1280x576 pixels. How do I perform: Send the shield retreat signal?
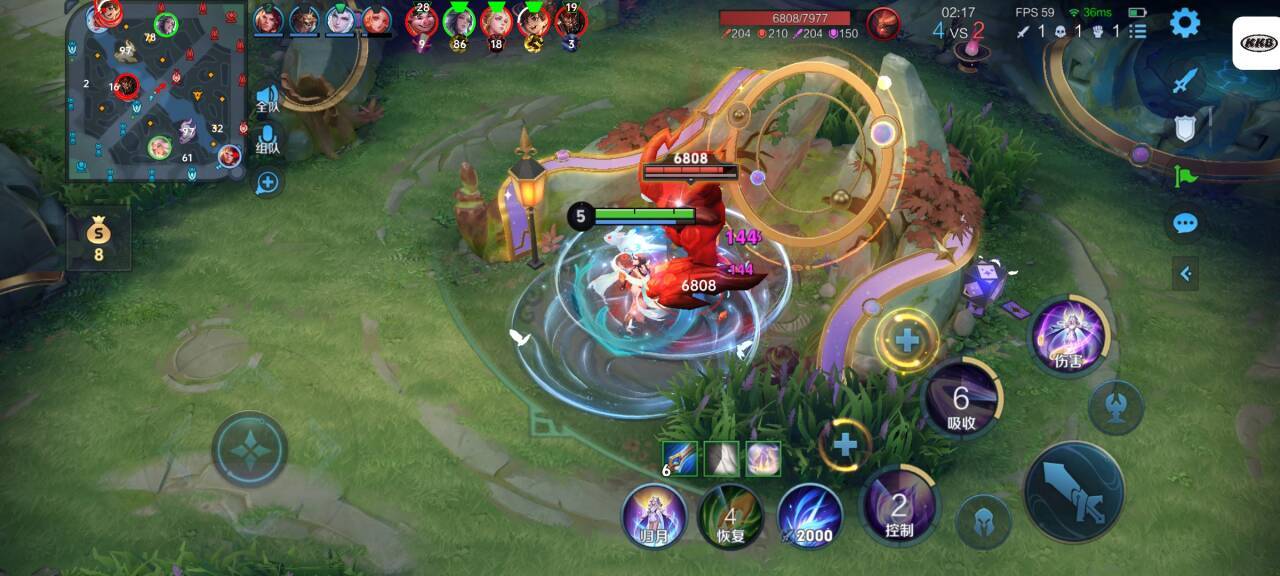[1185, 128]
